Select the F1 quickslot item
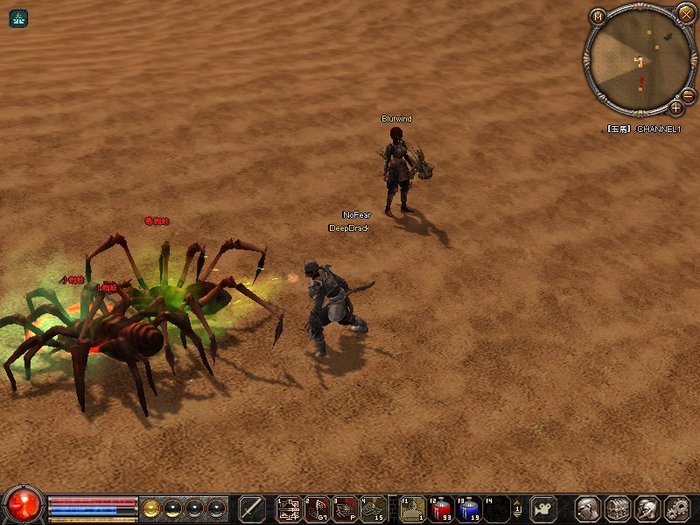 pyautogui.click(x=412, y=508)
